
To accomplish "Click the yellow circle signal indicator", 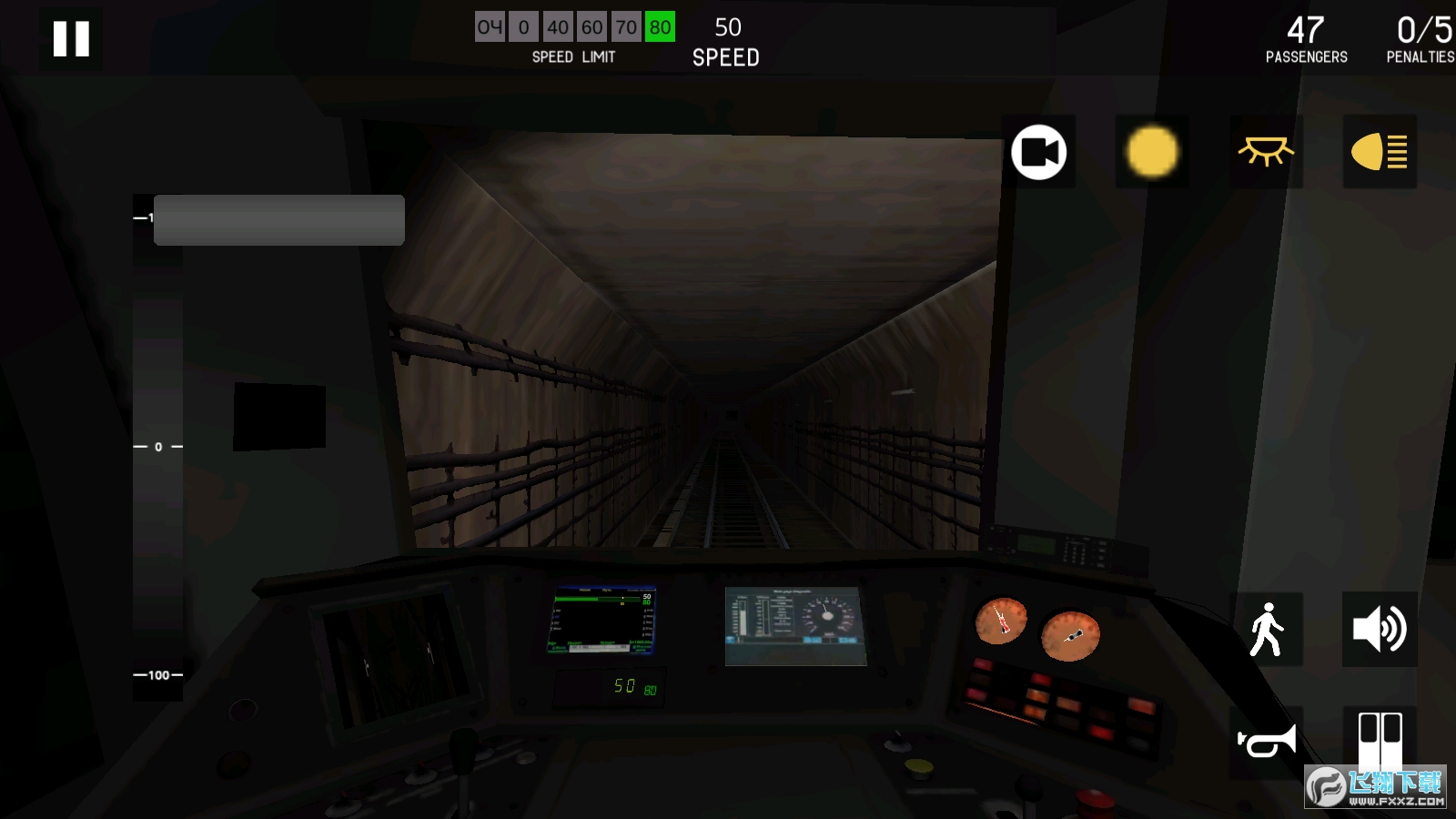I will point(1152,152).
